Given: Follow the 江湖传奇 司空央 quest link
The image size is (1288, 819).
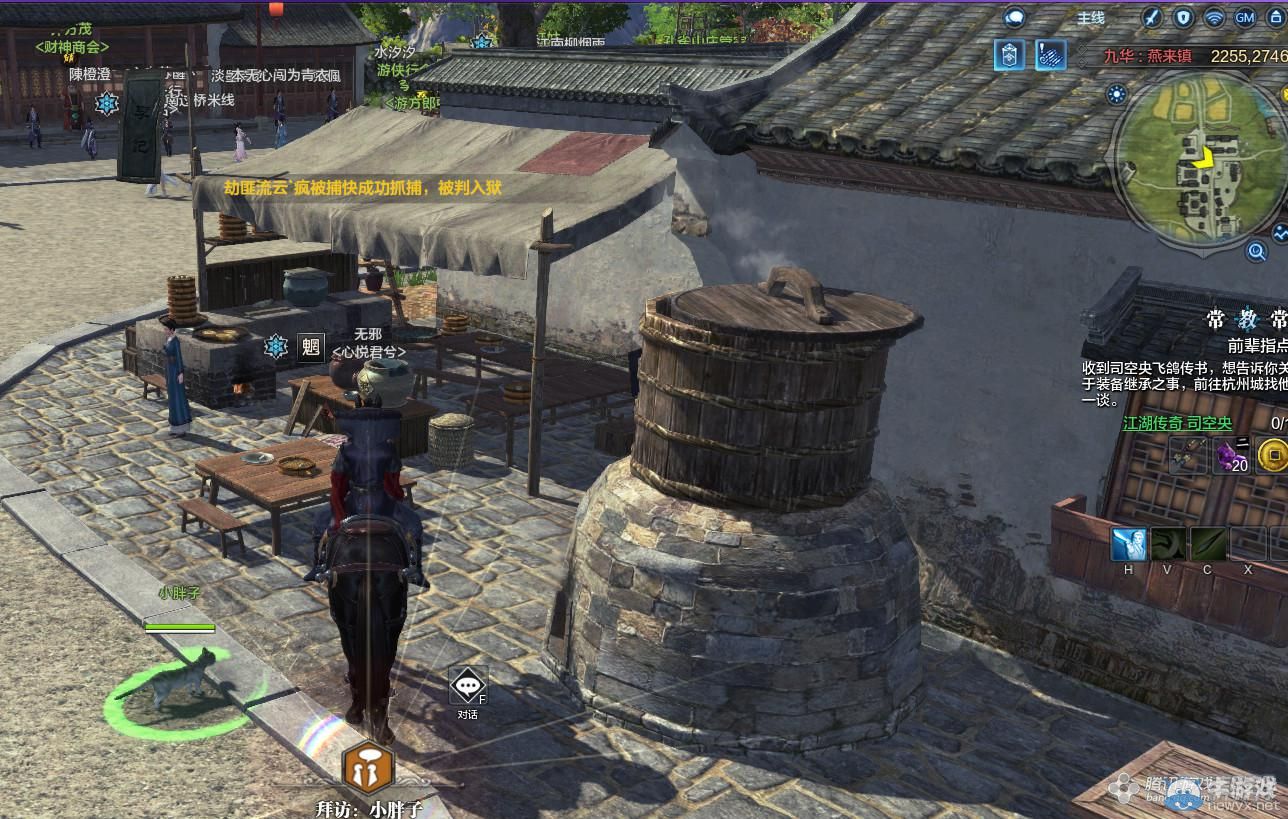Looking at the screenshot, I should point(1177,424).
